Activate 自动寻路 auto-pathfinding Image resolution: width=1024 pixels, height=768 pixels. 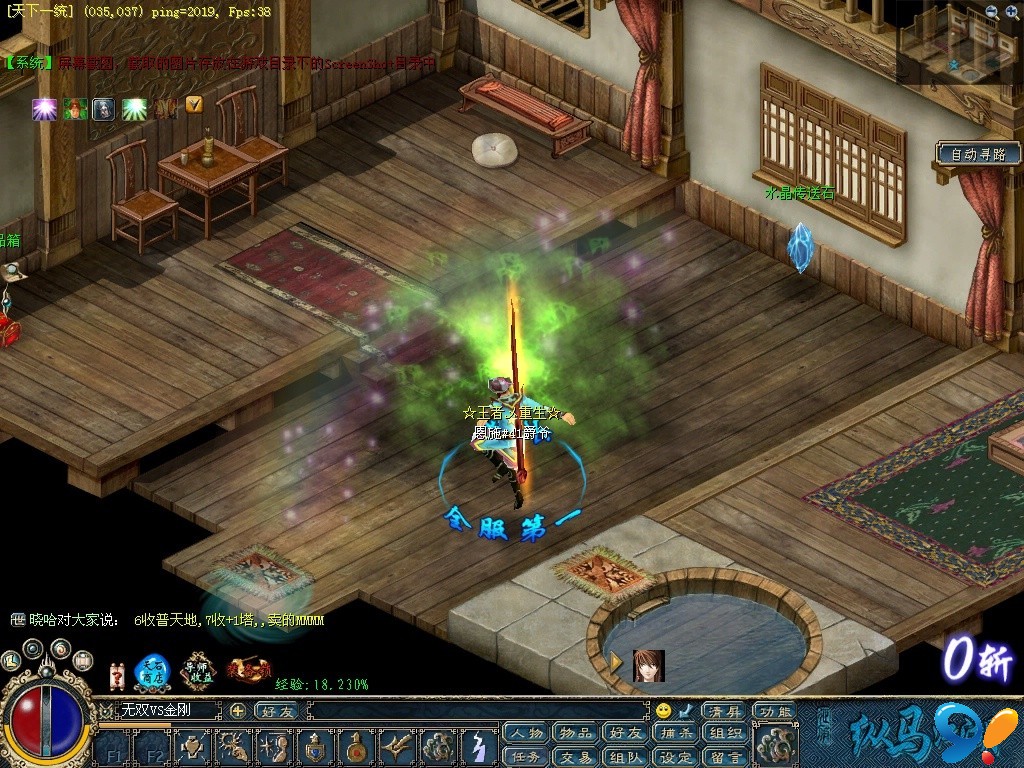(x=979, y=154)
